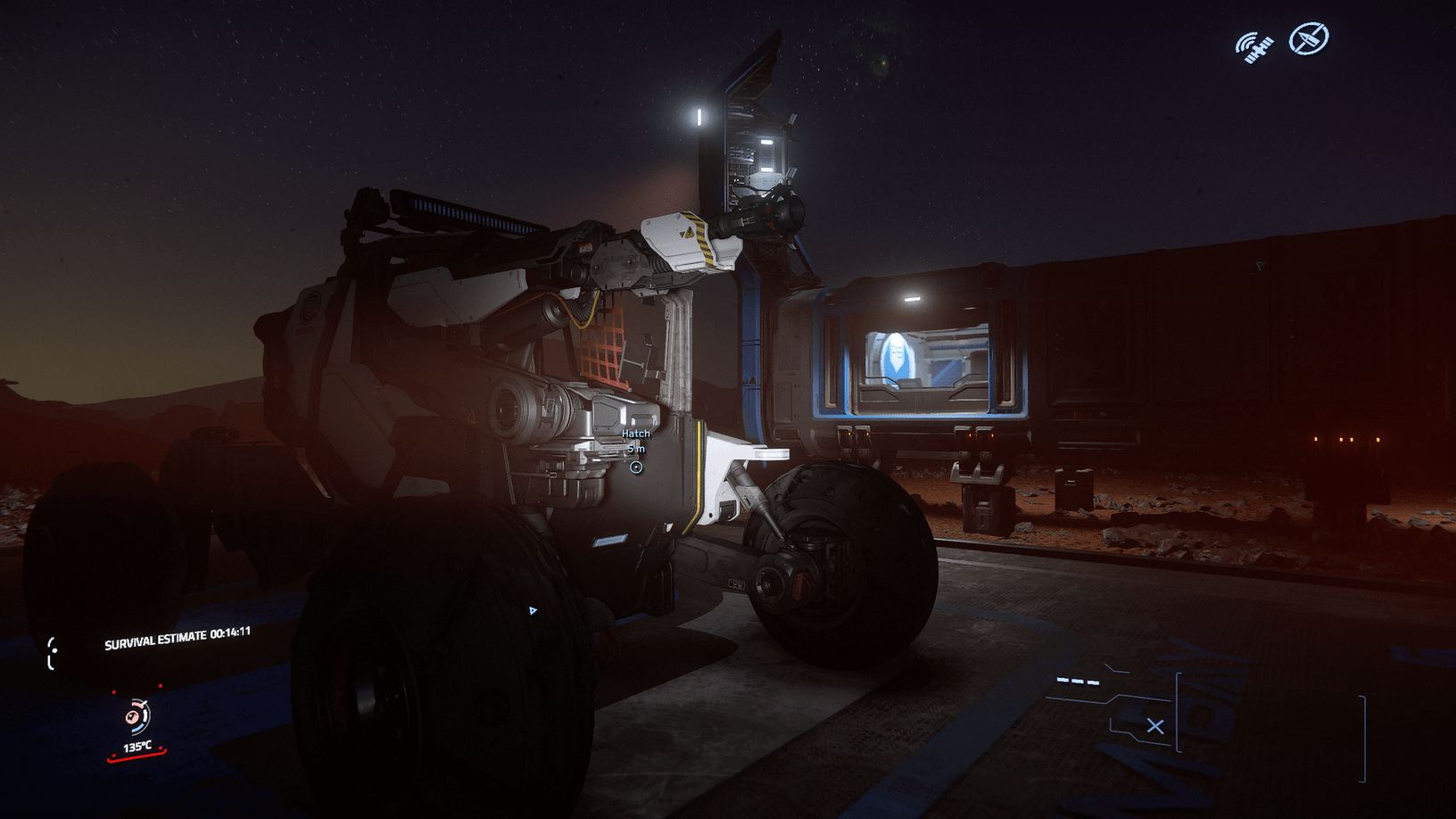Select the blue triangle waypoint arrow
Image resolution: width=1456 pixels, height=819 pixels.
pyautogui.click(x=534, y=612)
